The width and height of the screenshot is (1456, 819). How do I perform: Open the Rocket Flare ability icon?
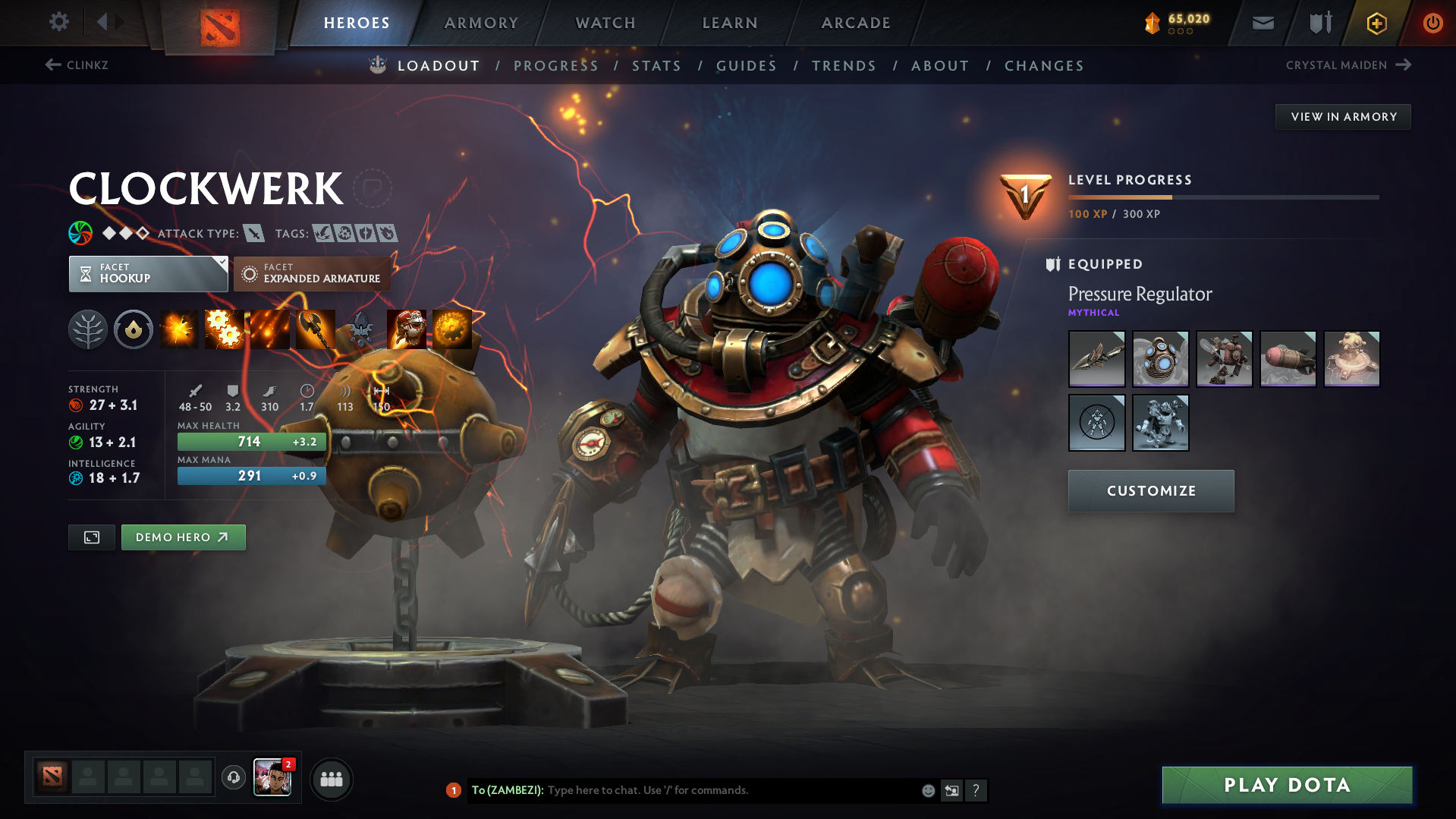[x=270, y=329]
